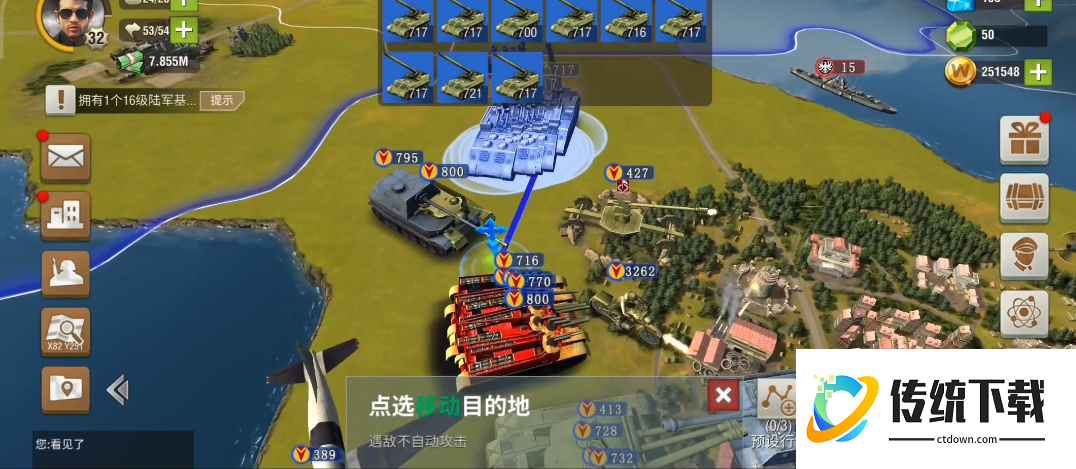Open the soldier troops menu
Screen dimensions: 1076x469
(x=66, y=273)
